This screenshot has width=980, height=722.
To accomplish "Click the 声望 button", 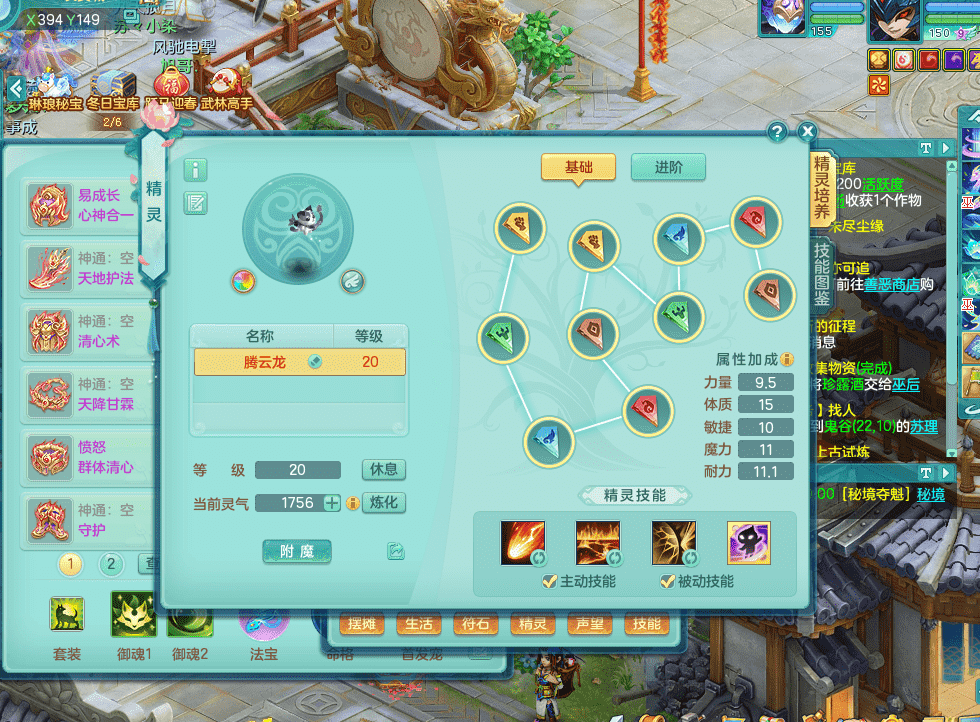I will coord(590,625).
